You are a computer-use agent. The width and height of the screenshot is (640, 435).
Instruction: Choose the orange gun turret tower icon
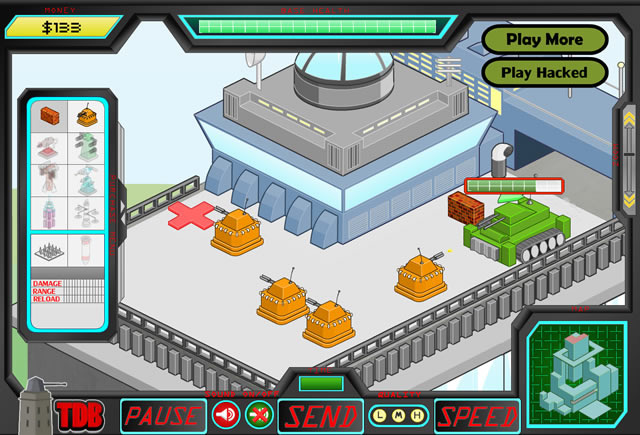point(86,116)
